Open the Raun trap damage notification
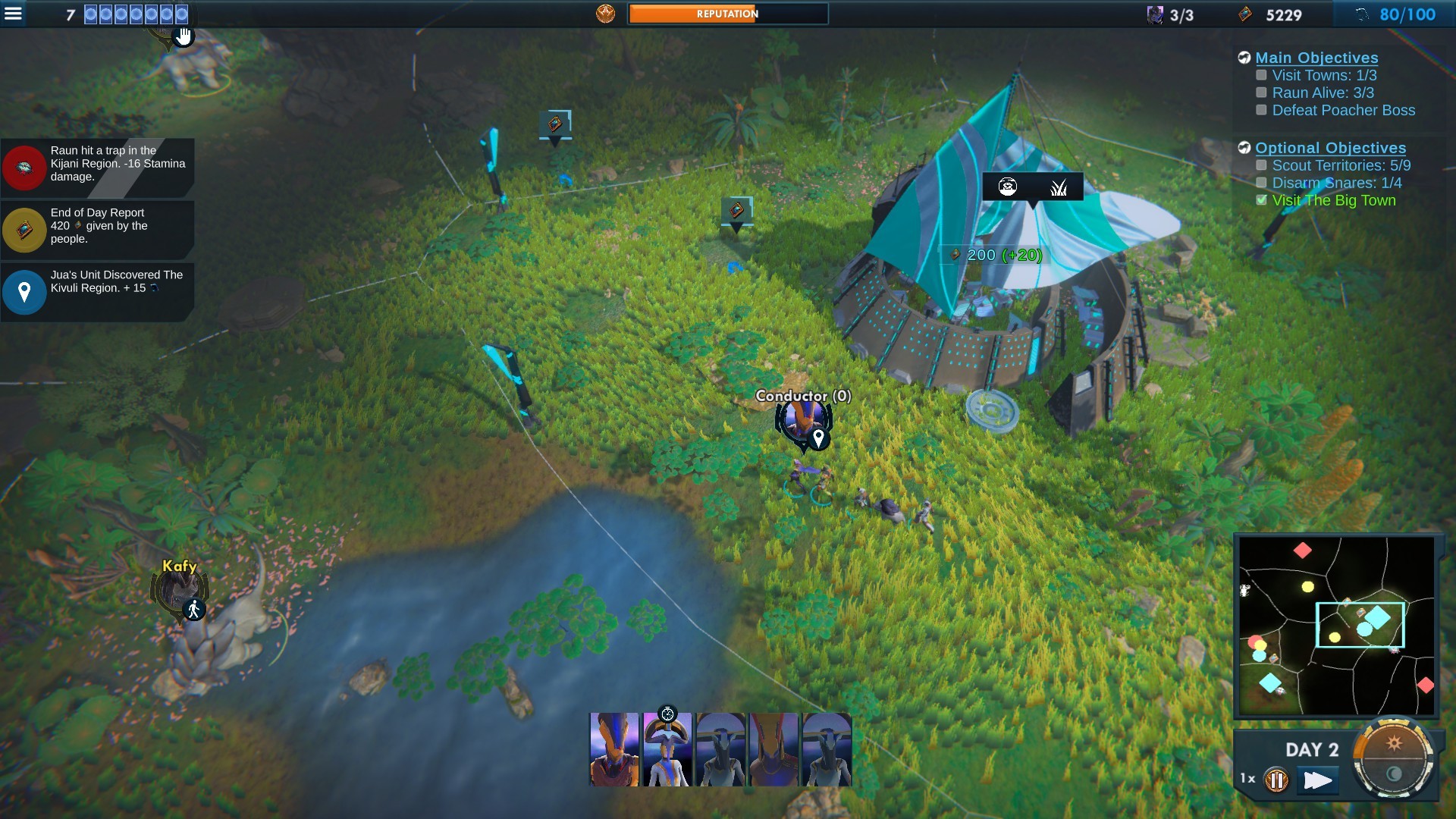The width and height of the screenshot is (1456, 819). click(x=99, y=165)
